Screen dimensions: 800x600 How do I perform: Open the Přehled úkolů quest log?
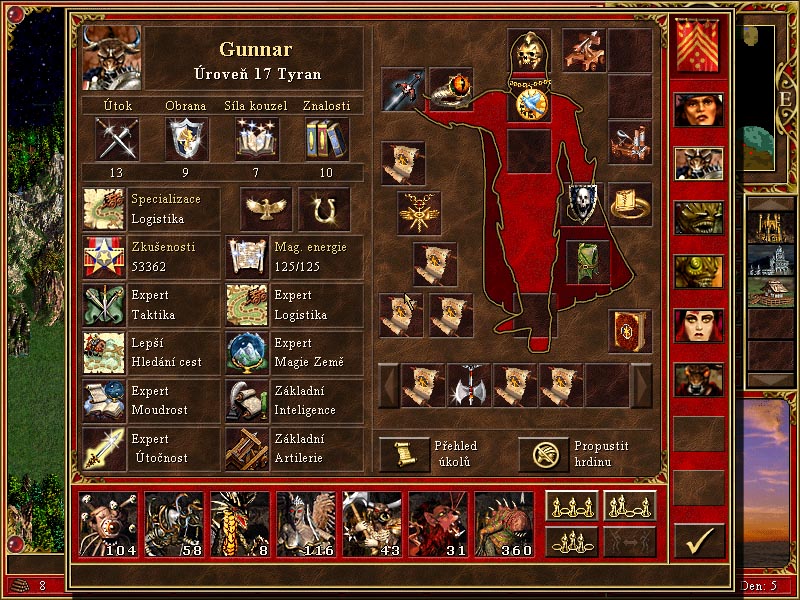pyautogui.click(x=404, y=454)
